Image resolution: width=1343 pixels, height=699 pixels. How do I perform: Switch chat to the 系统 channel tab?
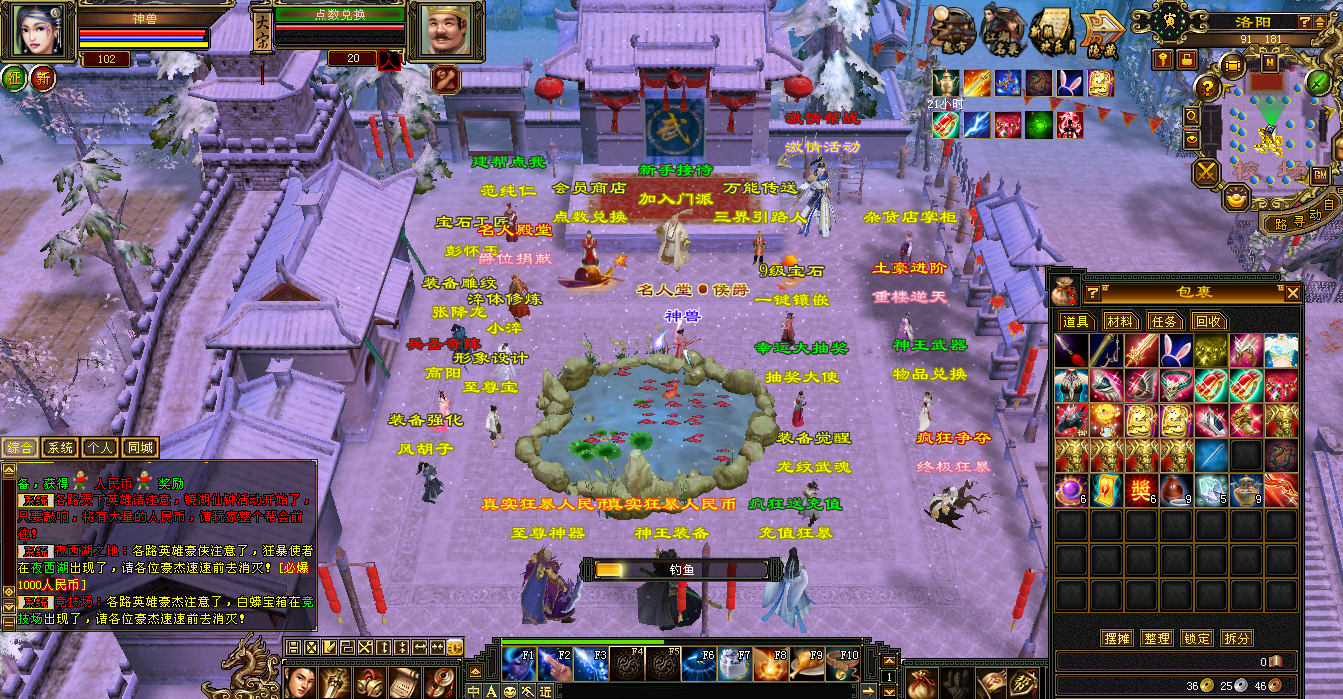pos(60,448)
